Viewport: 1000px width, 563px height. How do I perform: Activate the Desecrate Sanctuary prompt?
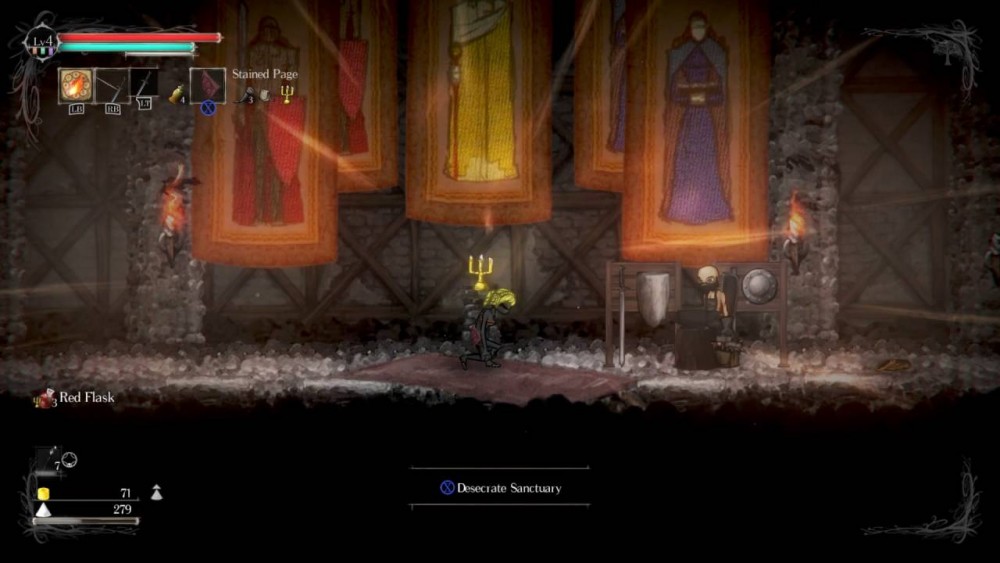(500, 488)
